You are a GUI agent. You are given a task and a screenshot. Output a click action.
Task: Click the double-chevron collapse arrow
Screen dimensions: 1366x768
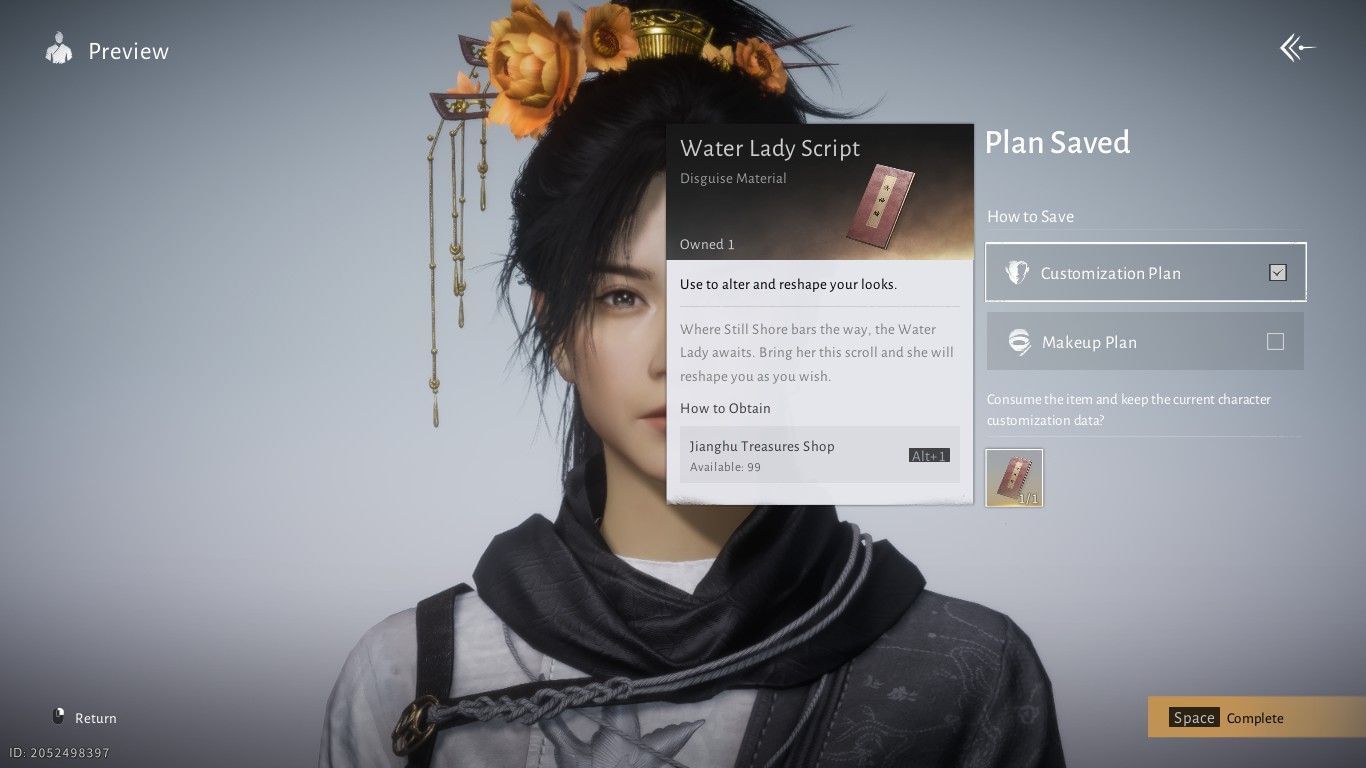1296,47
